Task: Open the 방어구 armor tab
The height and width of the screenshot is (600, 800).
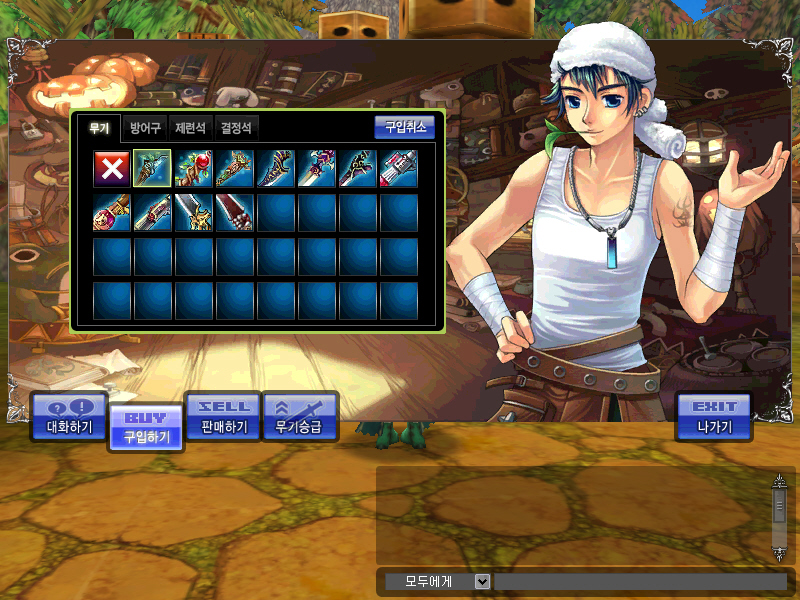Action: 146,128
